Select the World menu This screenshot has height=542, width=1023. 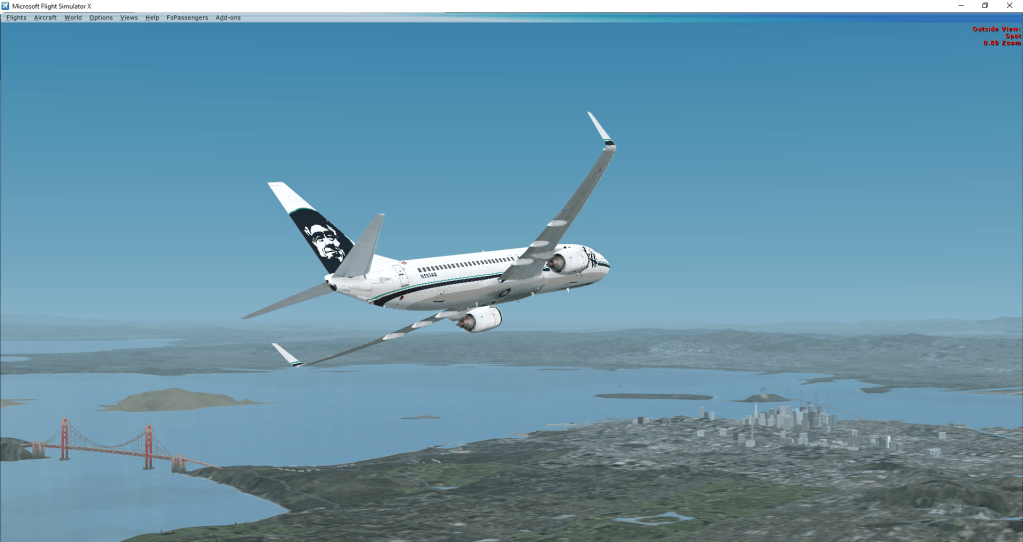click(x=73, y=17)
